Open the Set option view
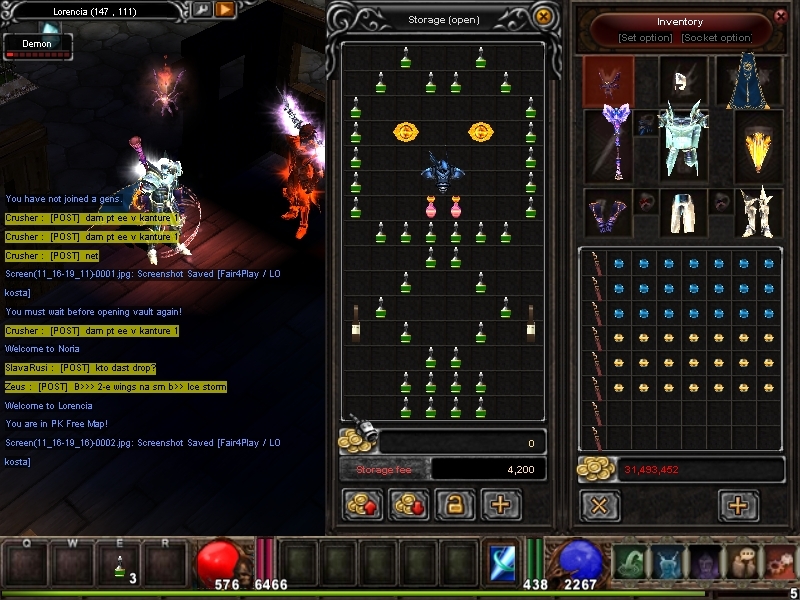 point(644,38)
